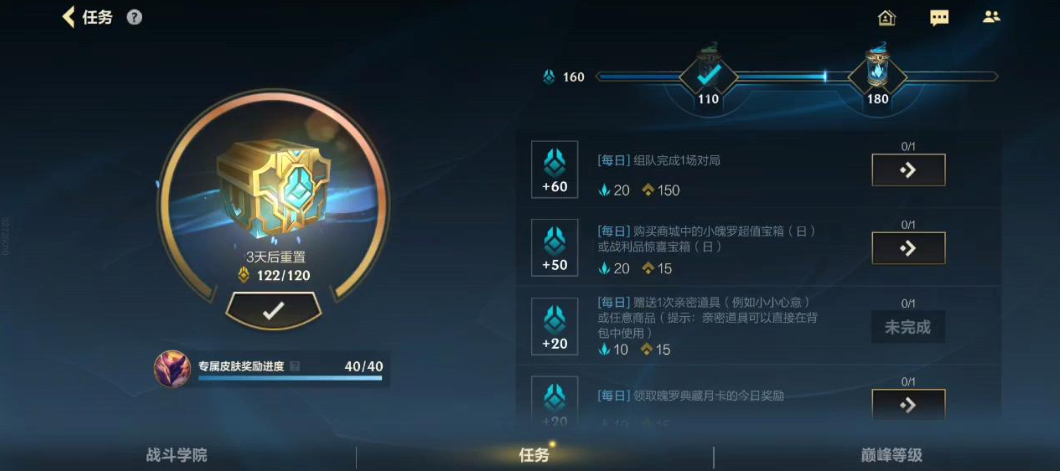Open the 专属皮肤奖励进度 champion portrait
The height and width of the screenshot is (471, 1060).
coord(173,369)
